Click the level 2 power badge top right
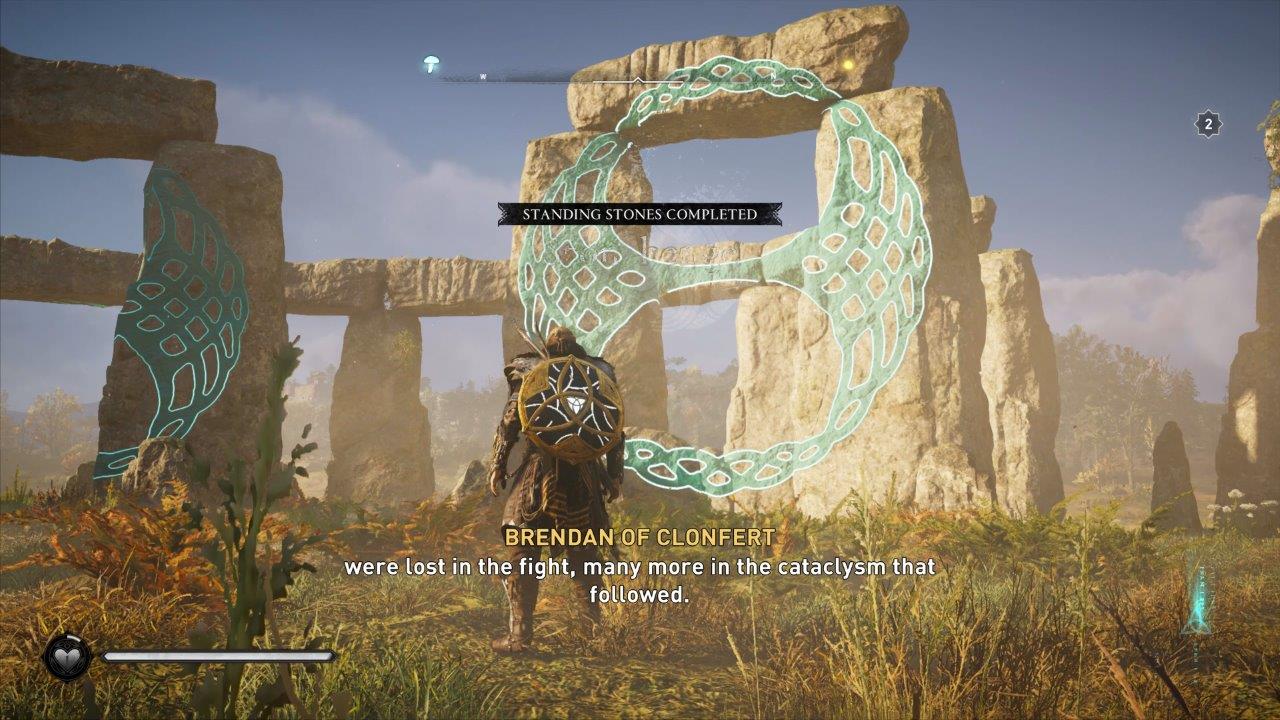1280x720 pixels. tap(1207, 122)
